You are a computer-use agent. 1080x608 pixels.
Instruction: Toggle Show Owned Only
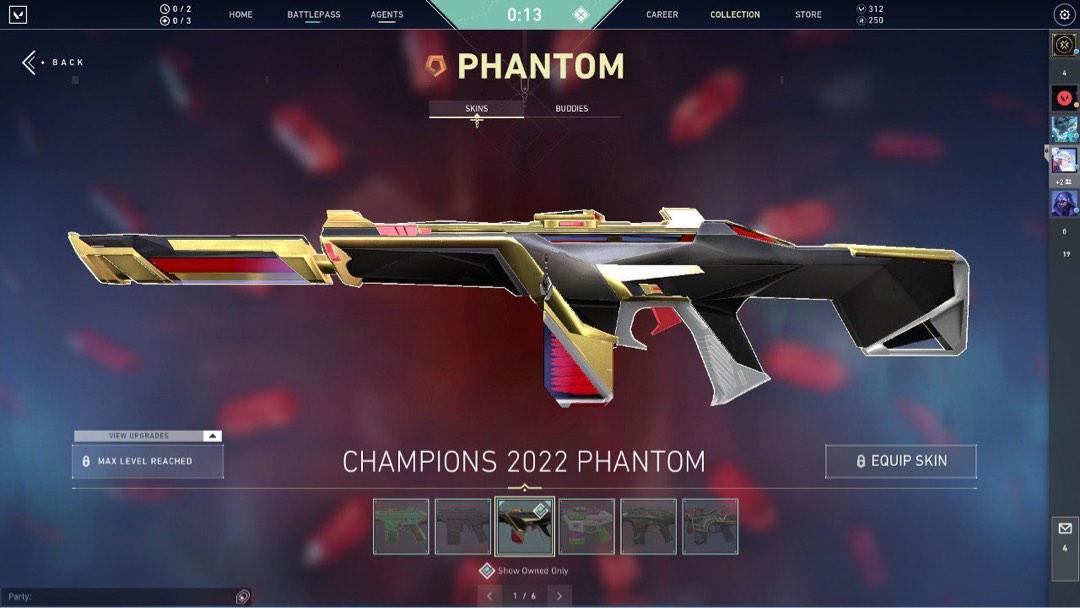click(x=487, y=571)
